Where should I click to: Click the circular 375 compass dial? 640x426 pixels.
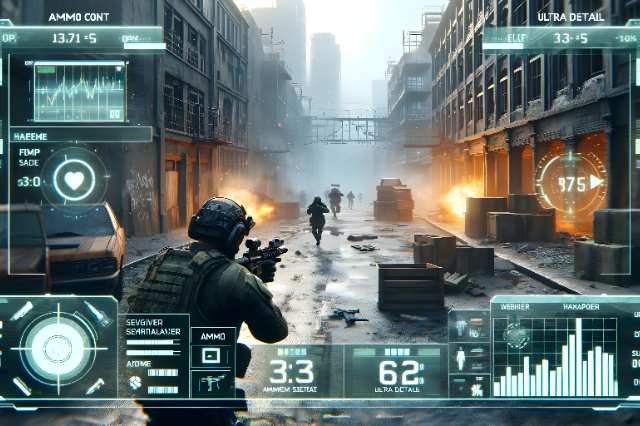pyautogui.click(x=571, y=184)
